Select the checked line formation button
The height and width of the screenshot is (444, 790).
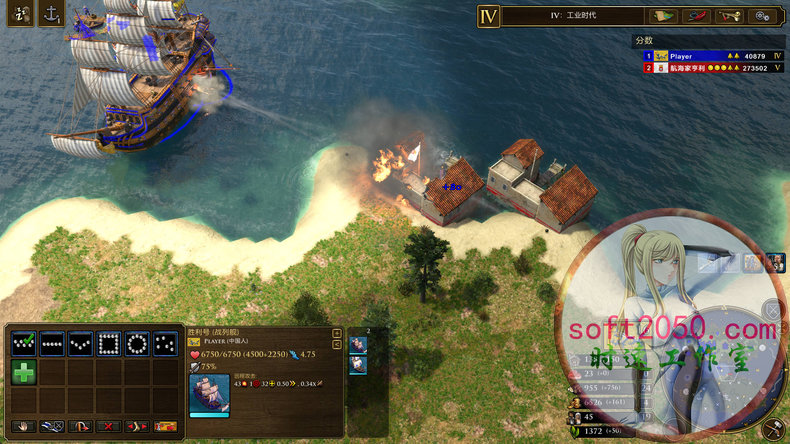click(x=25, y=344)
